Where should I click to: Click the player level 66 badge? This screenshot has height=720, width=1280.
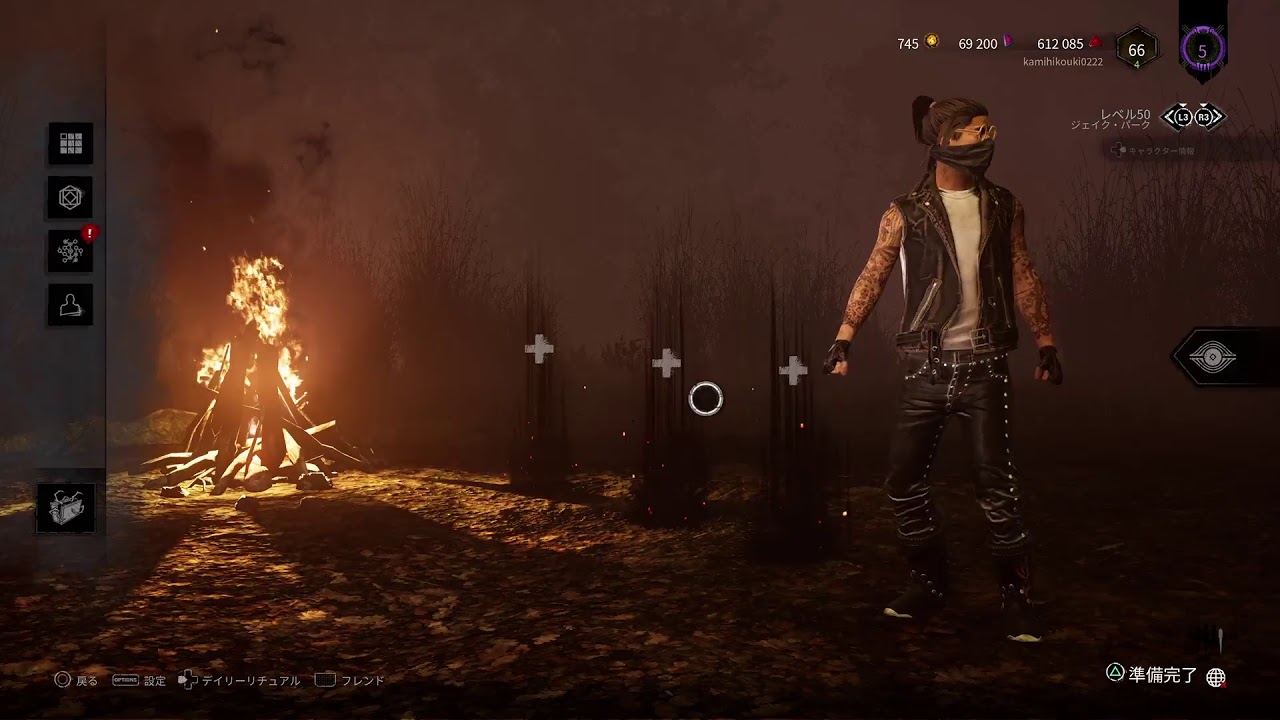click(x=1136, y=51)
